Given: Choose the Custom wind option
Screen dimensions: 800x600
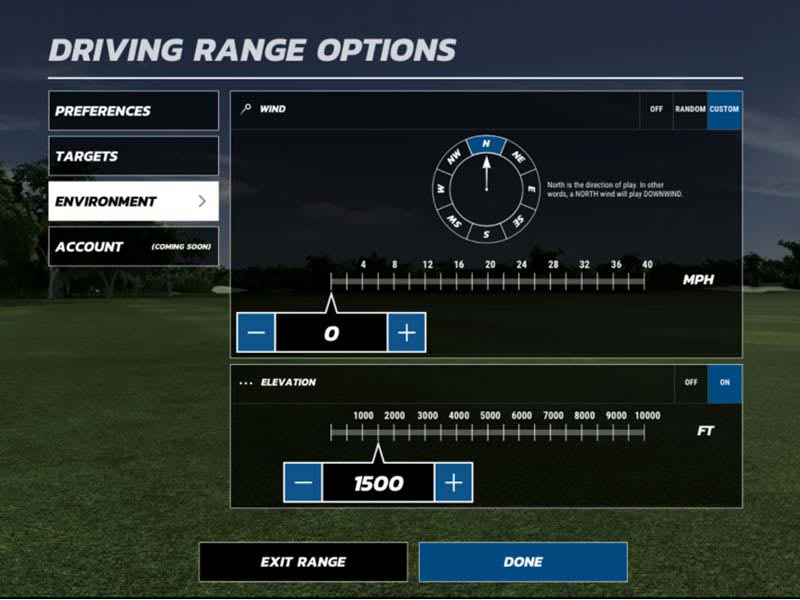Looking at the screenshot, I should click(x=724, y=110).
